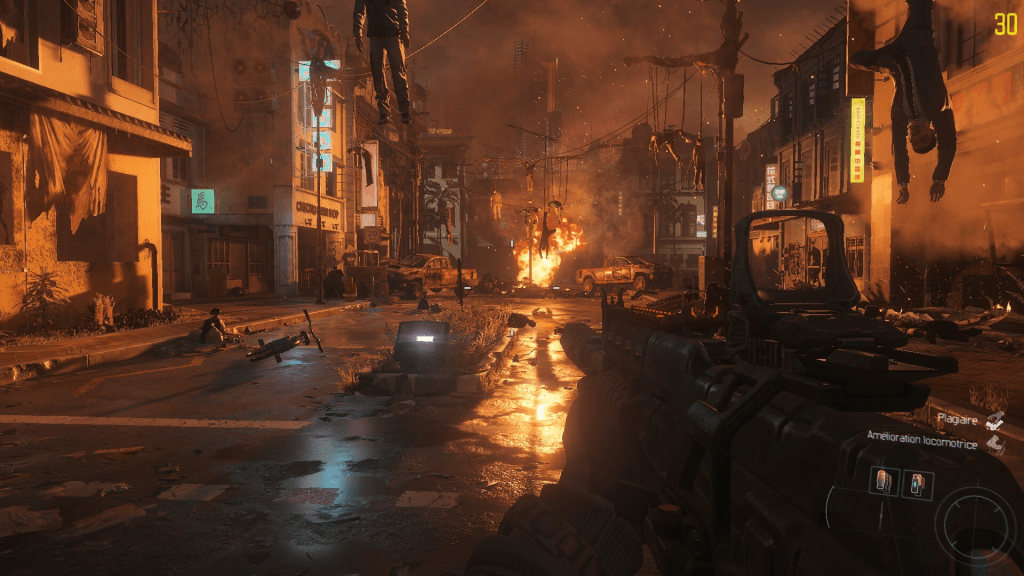Select the Plagiaire ability icon
This screenshot has height=576, width=1024.
pos(994,420)
